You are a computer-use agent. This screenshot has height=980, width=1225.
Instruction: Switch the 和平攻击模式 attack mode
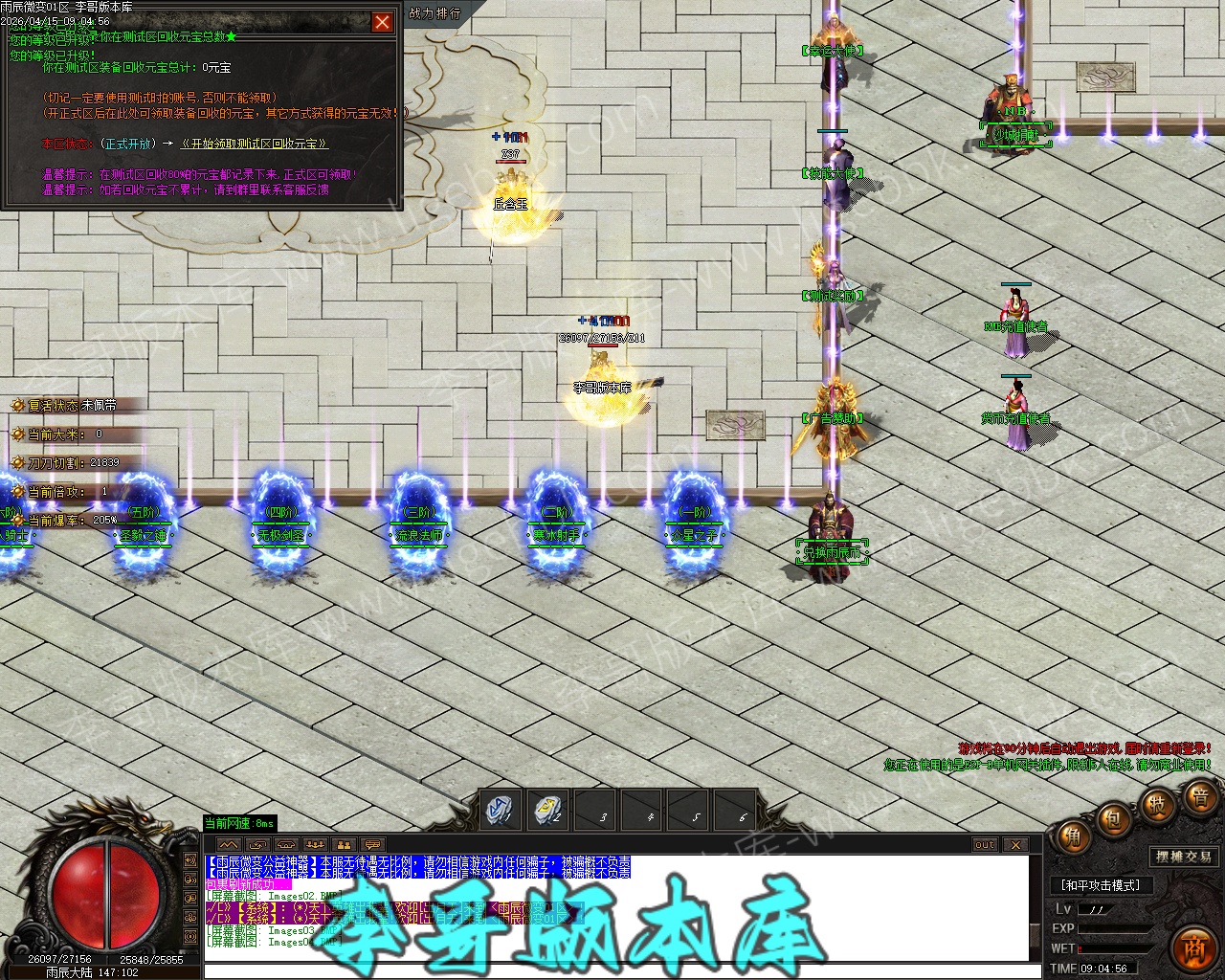coord(1102,885)
